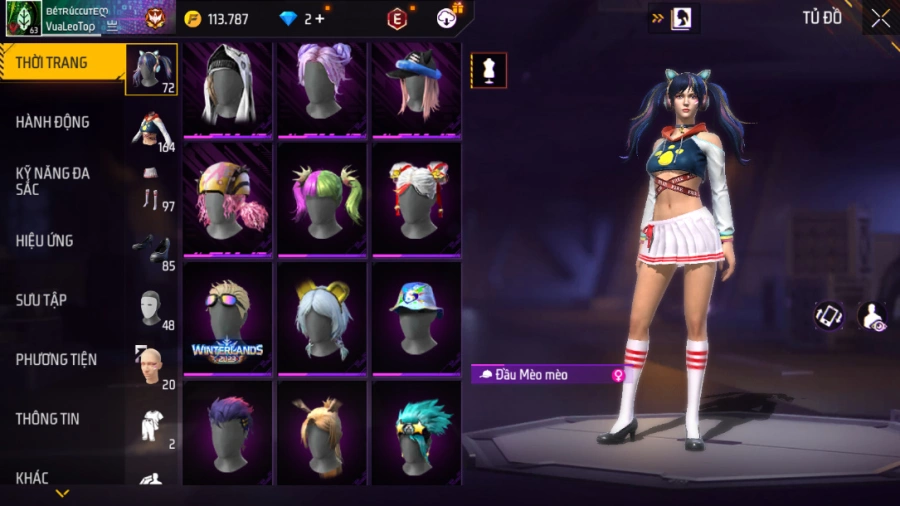This screenshot has height=506, width=900.
Task: Select the Winterlands blonde hair with sunglasses
Action: pyautogui.click(x=227, y=317)
